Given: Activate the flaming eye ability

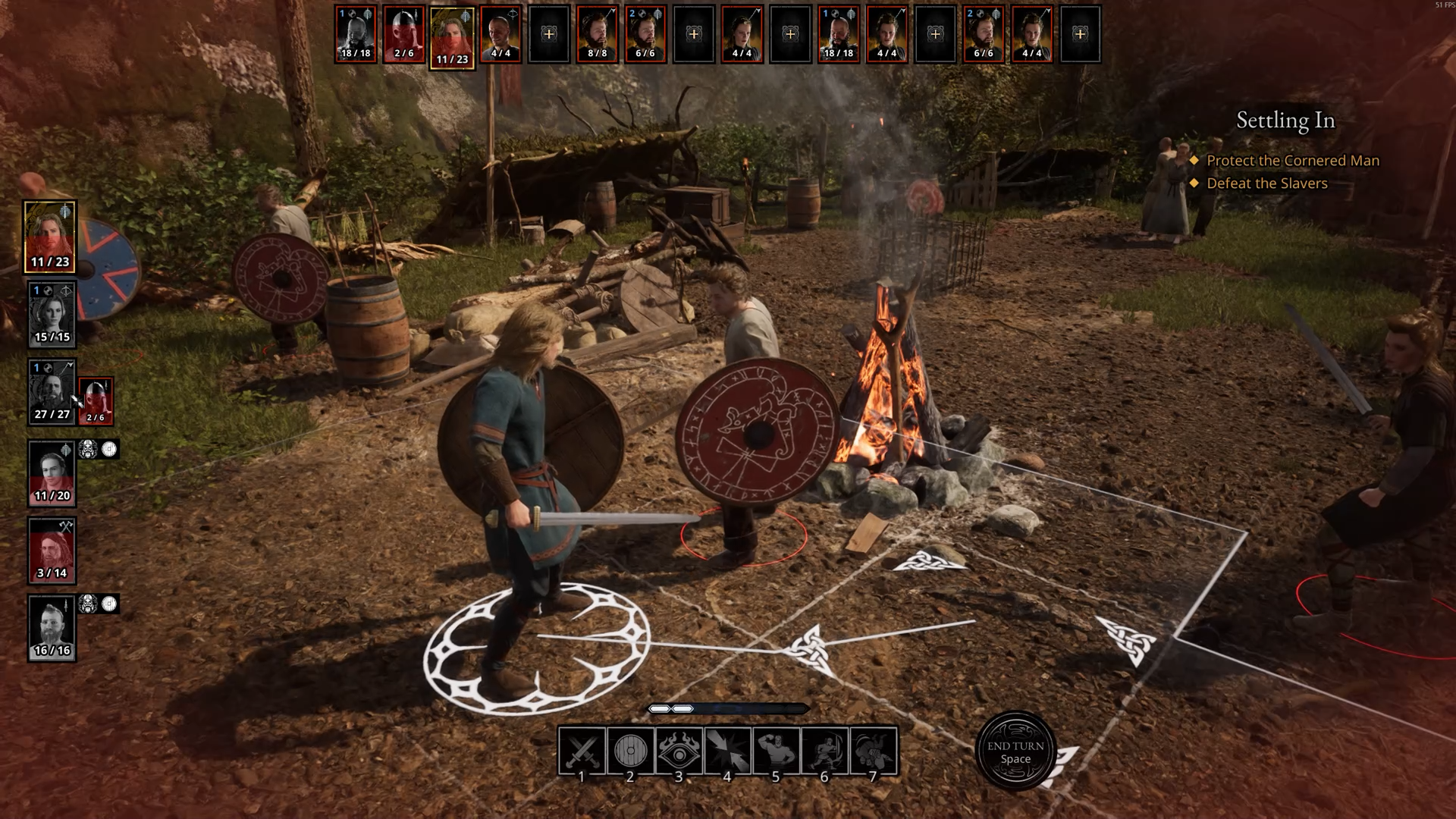Looking at the screenshot, I should click(x=679, y=751).
